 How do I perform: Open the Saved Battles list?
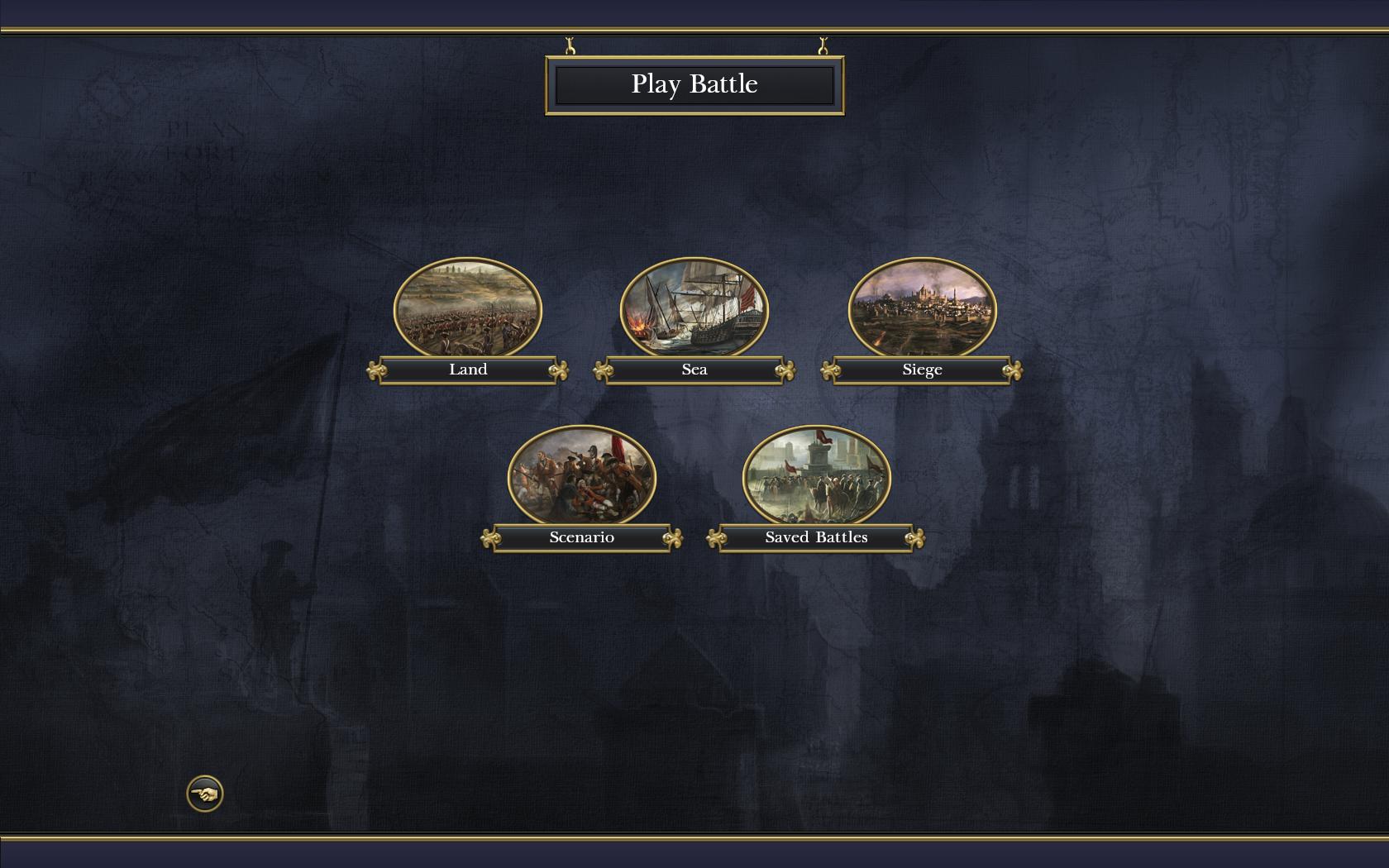(x=816, y=538)
